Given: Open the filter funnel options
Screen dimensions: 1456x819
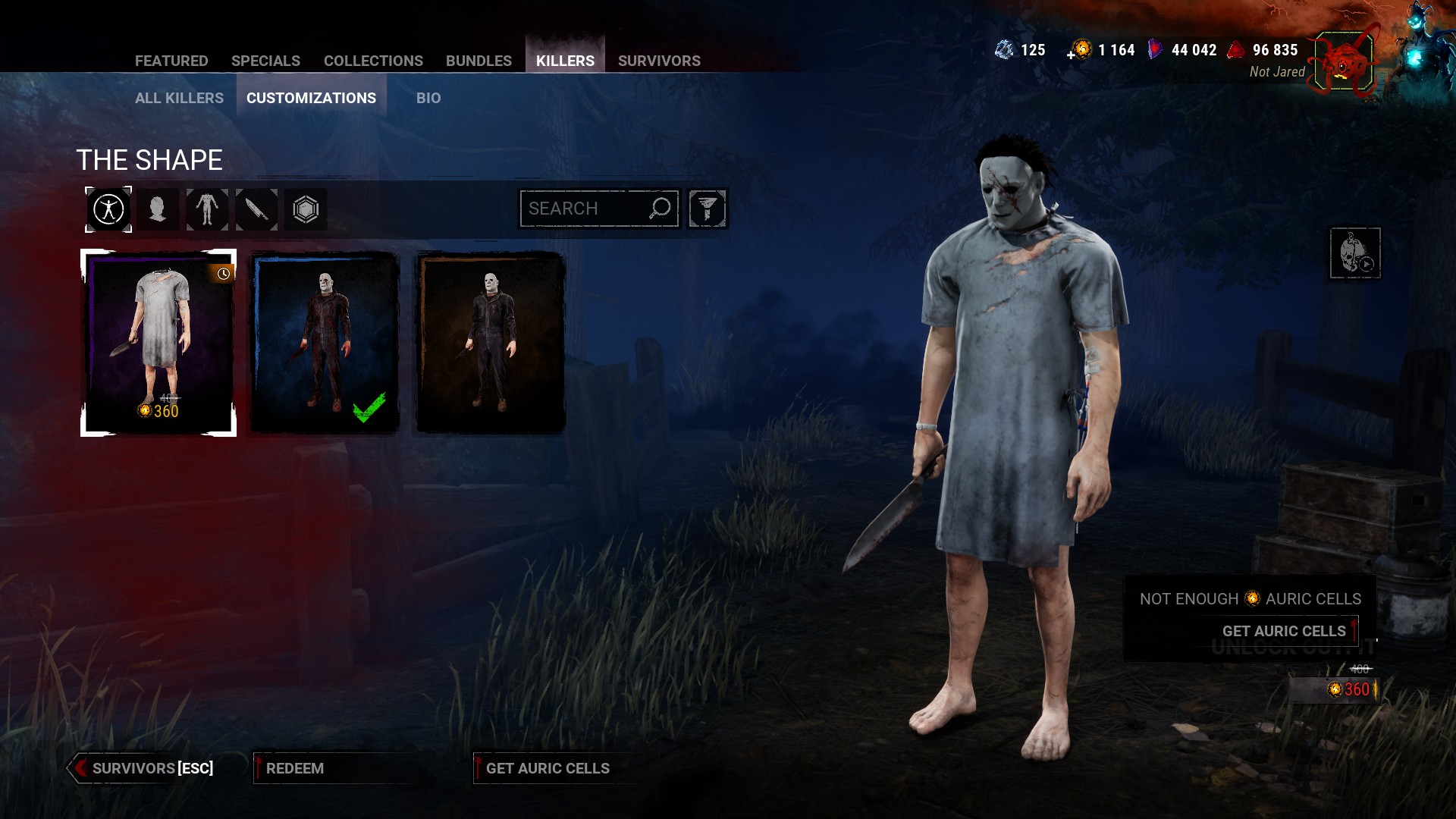Looking at the screenshot, I should (708, 209).
